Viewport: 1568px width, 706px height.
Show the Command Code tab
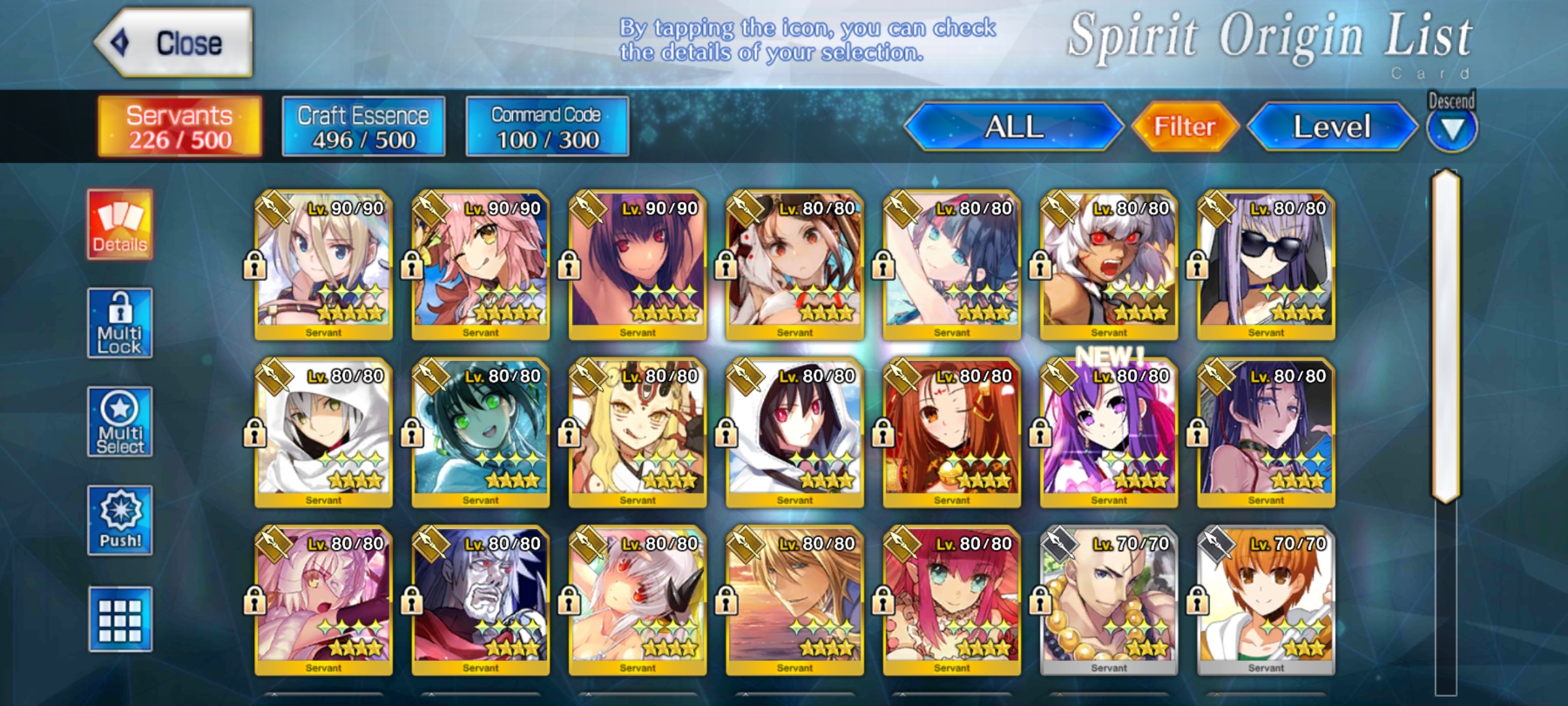point(547,127)
